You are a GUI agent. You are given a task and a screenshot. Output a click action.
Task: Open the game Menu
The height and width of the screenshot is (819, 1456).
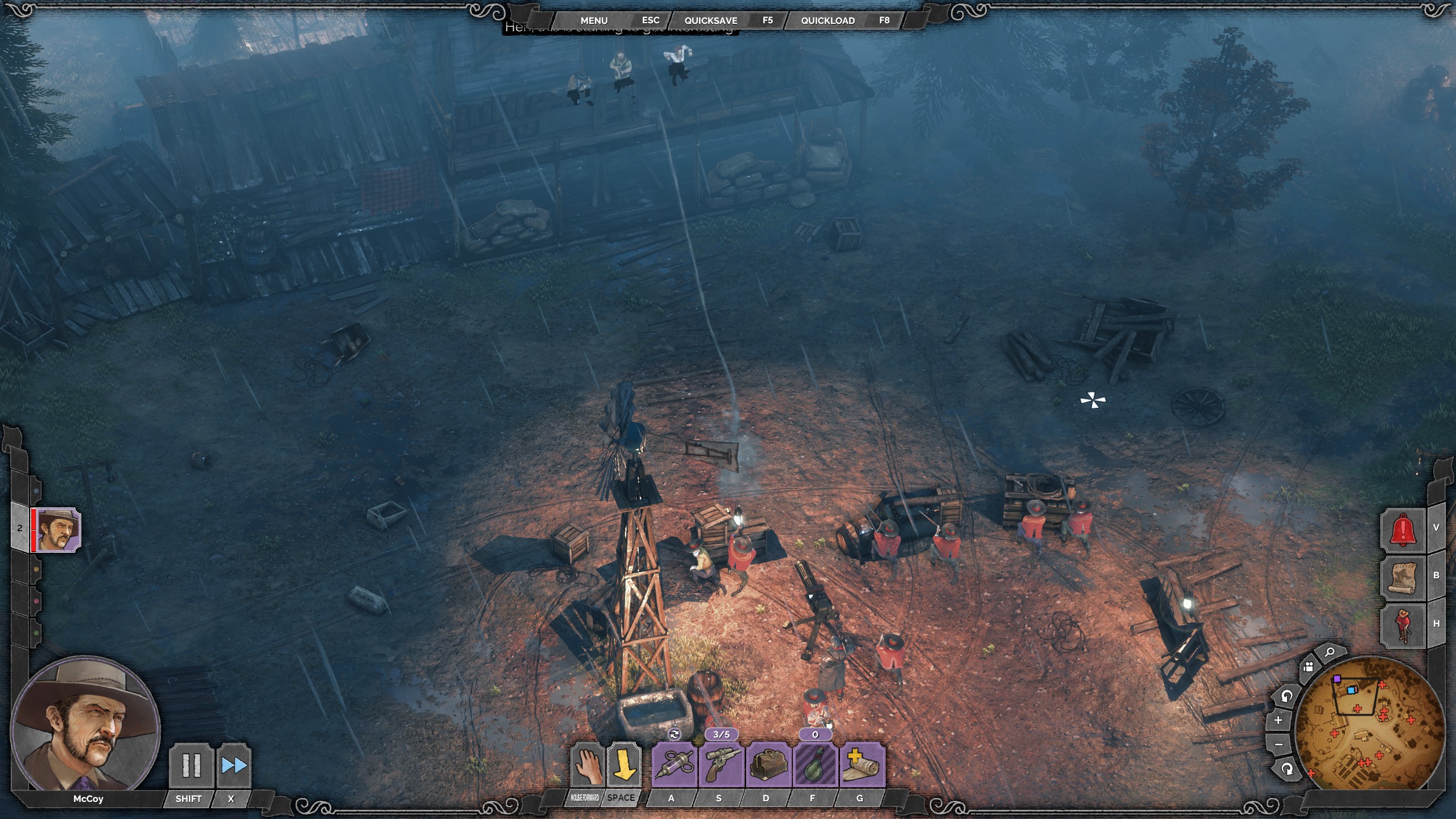point(594,20)
